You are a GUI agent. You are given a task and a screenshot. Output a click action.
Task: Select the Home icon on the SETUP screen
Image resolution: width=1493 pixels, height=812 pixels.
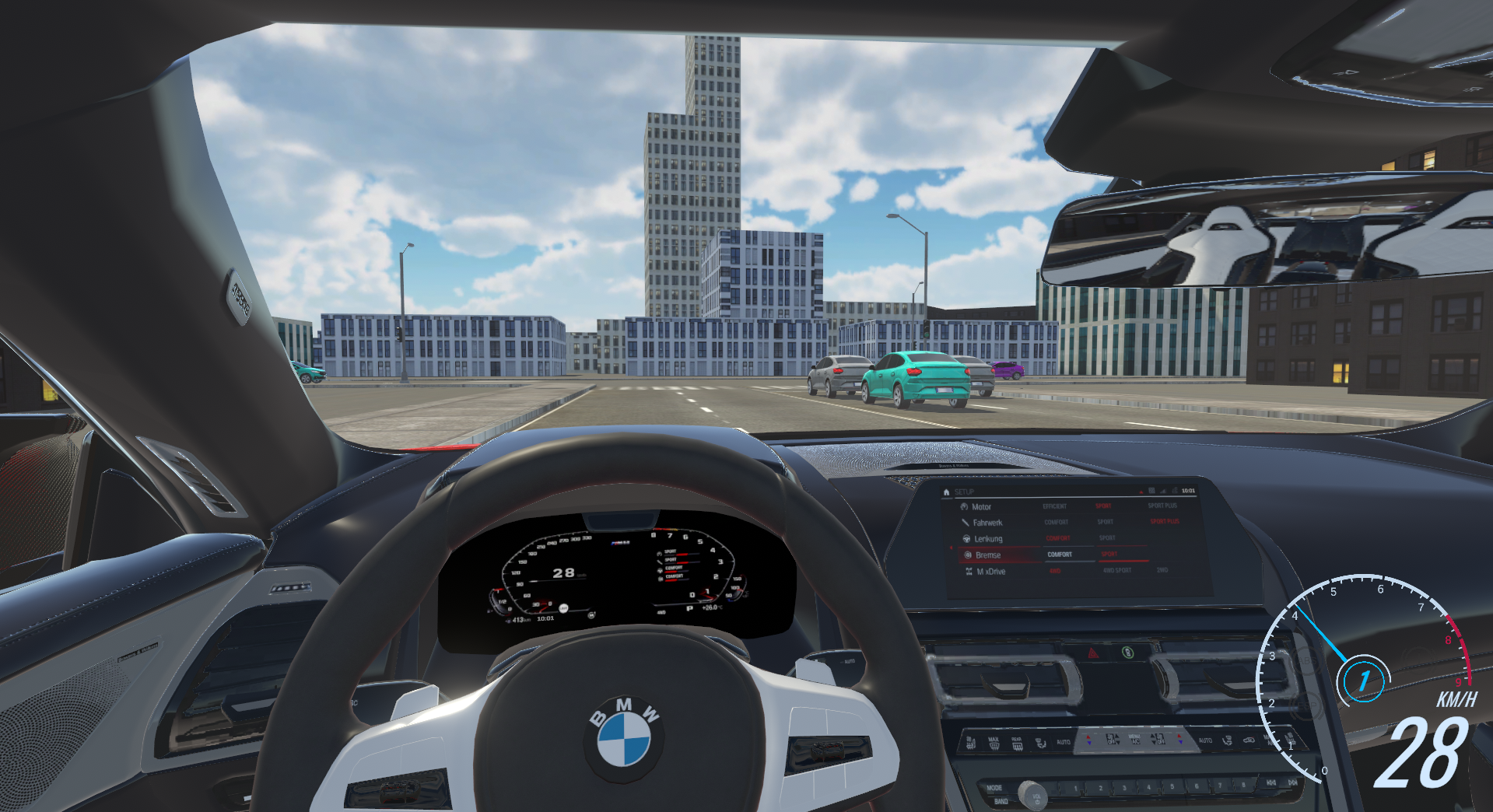point(947,492)
